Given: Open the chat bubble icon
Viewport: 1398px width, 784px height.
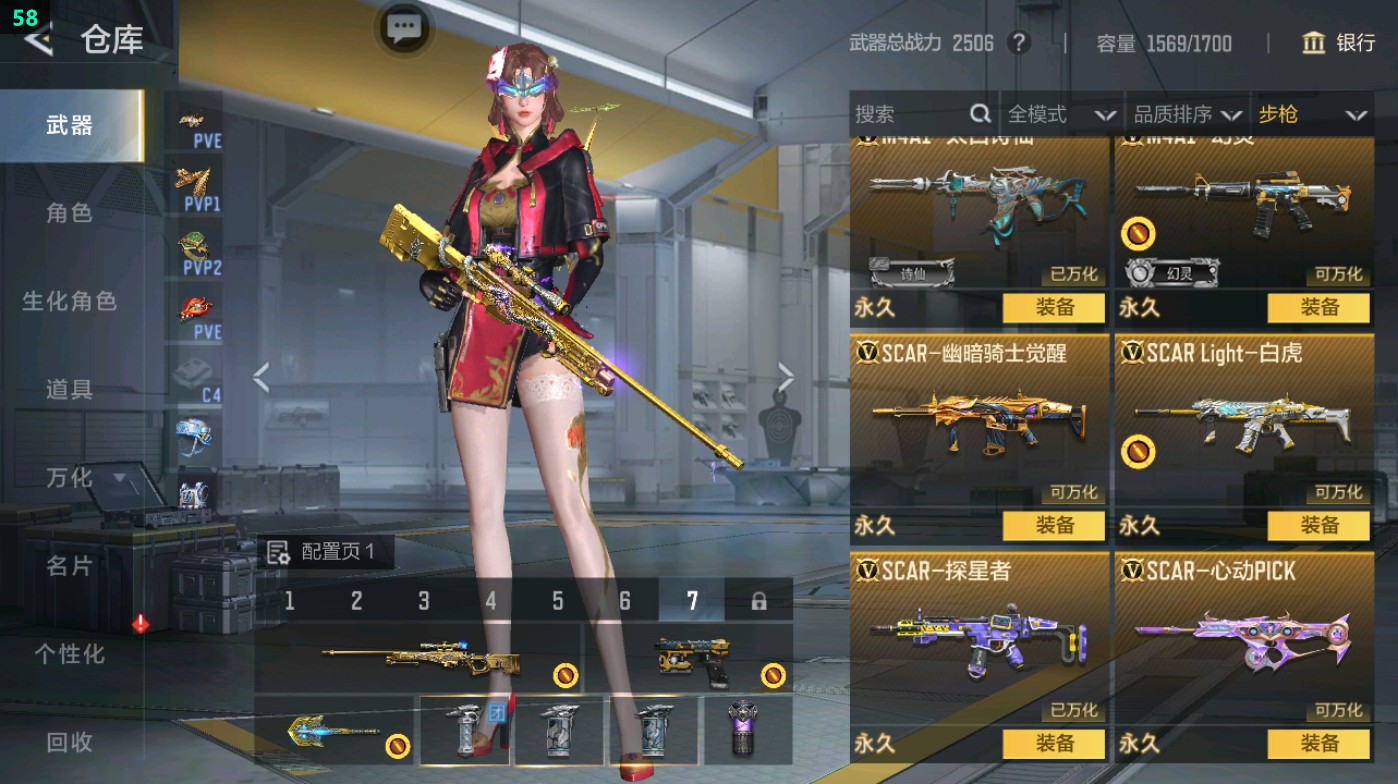Looking at the screenshot, I should click(x=404, y=29).
